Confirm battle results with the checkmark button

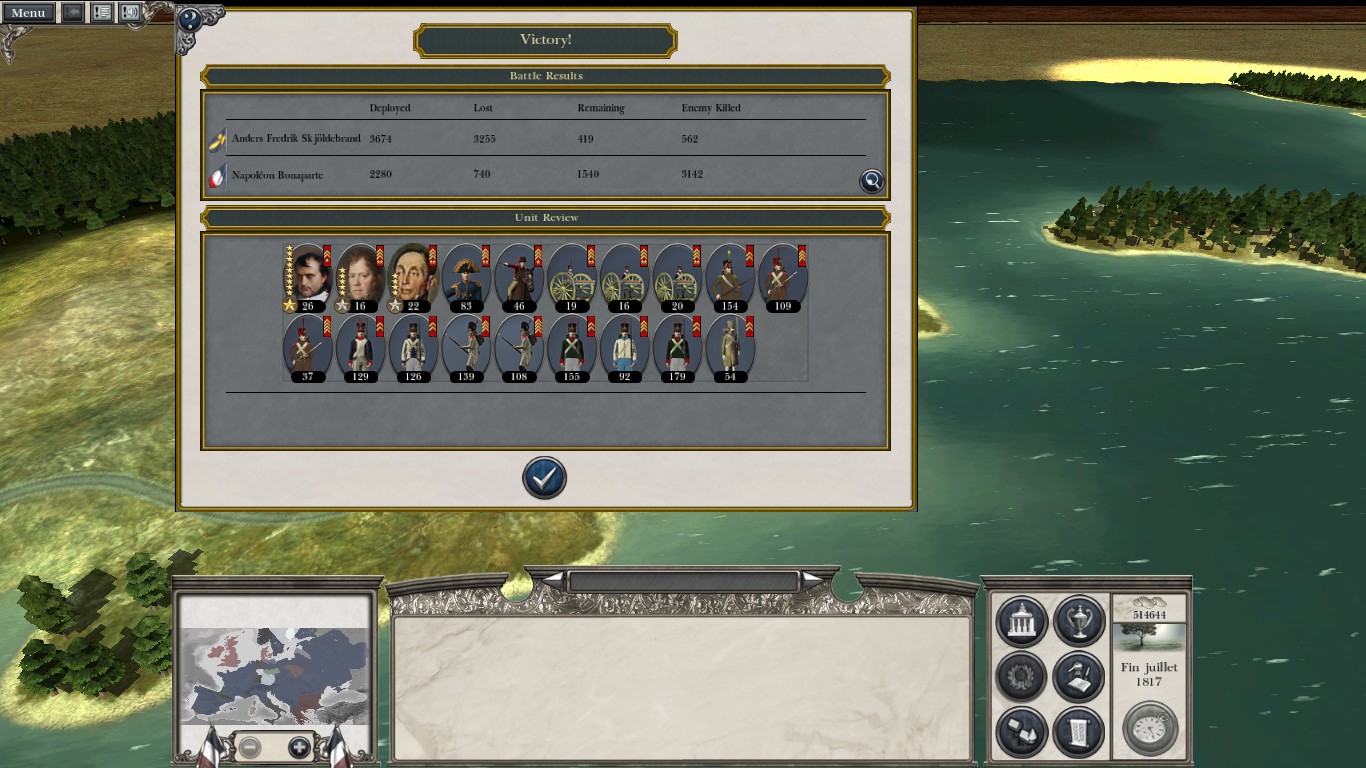pos(544,478)
